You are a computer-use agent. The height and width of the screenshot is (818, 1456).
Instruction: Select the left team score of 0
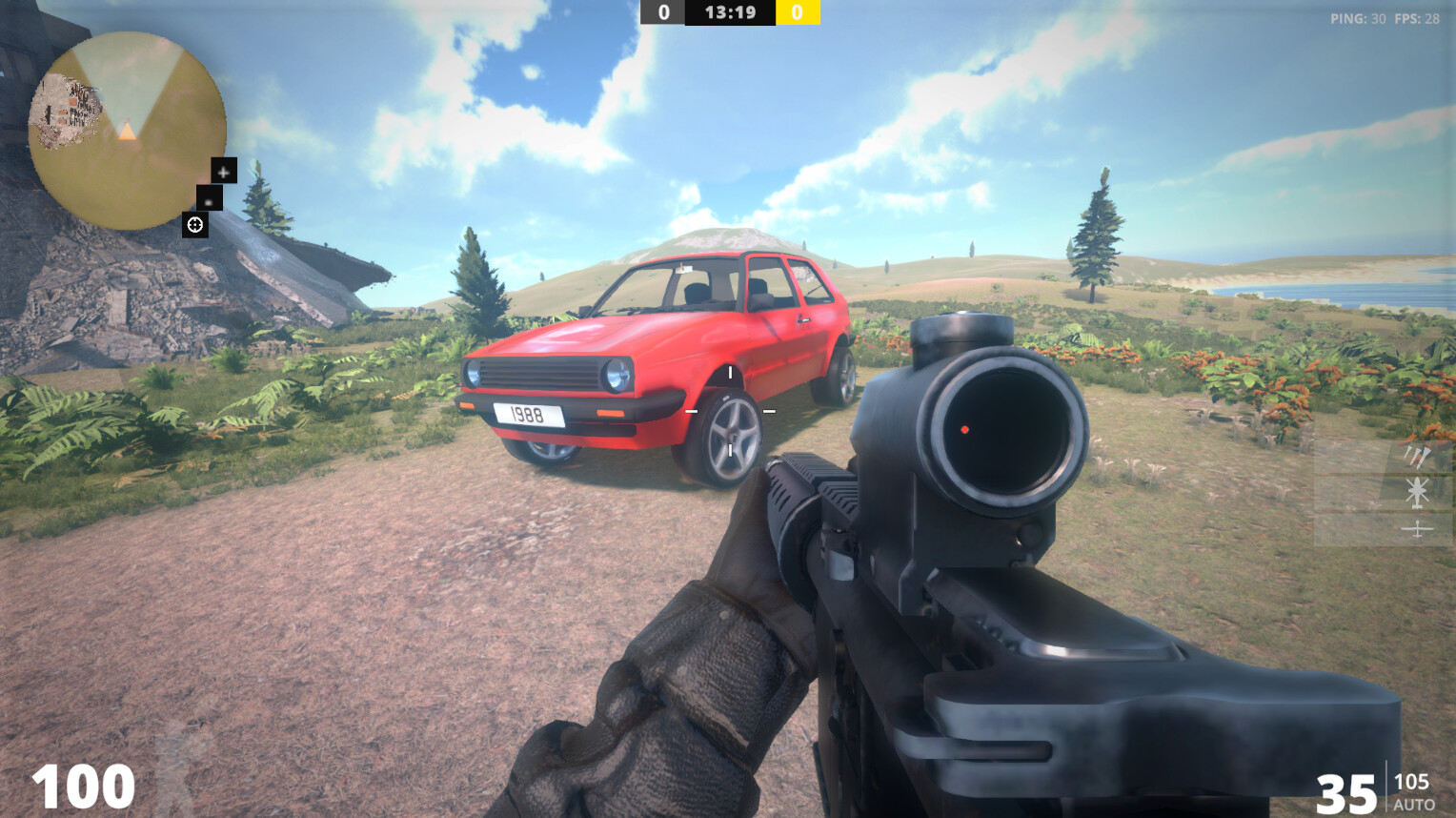coord(664,12)
